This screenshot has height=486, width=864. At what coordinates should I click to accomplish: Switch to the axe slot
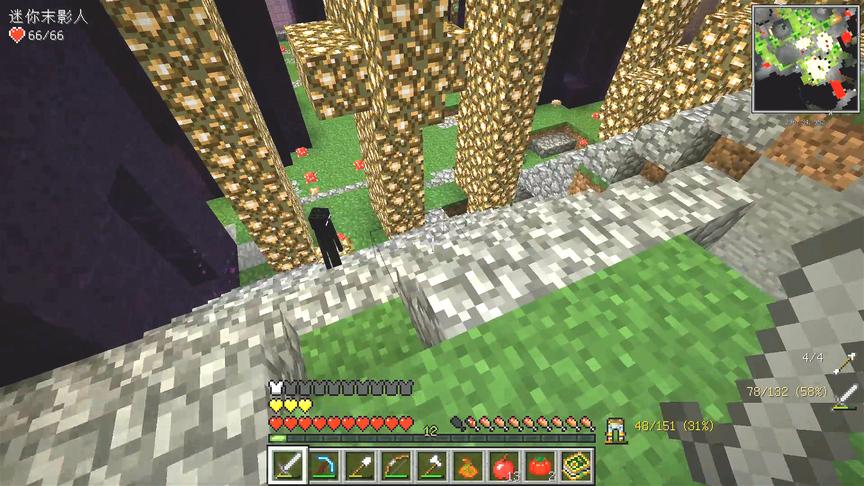coord(432,465)
